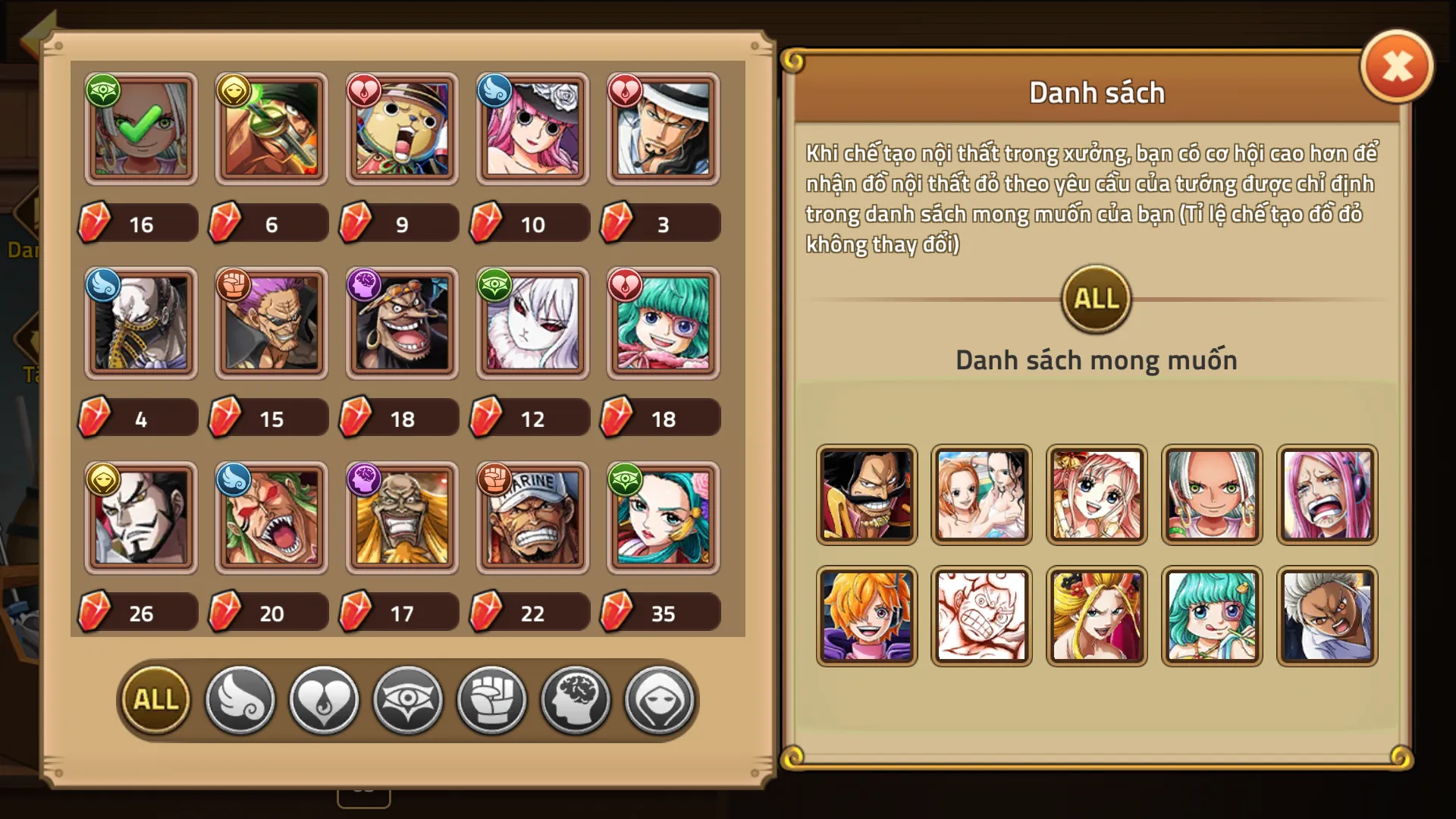The image size is (1456, 819).
Task: Filter heroes by the brain class icon
Action: click(576, 700)
